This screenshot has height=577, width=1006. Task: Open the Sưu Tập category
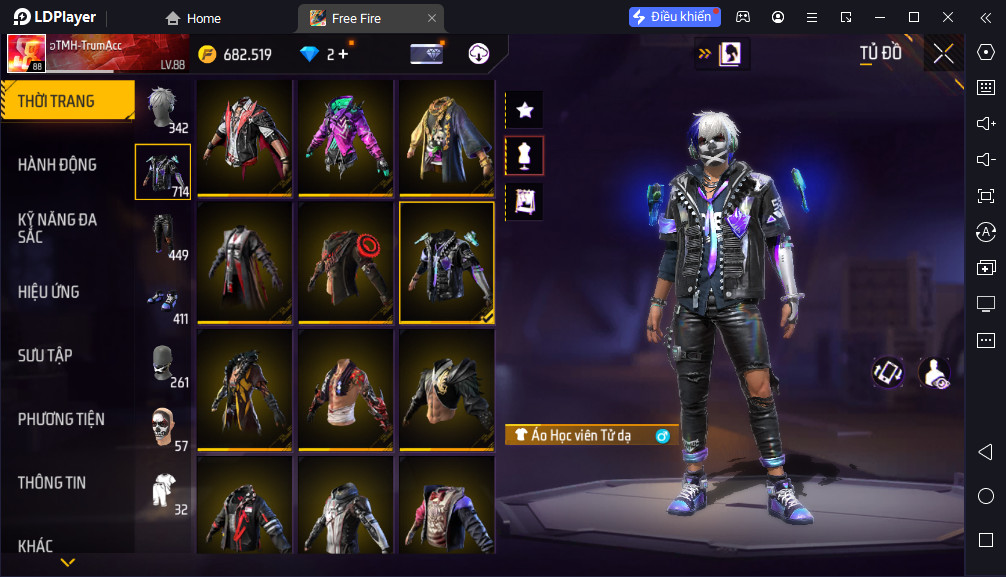(x=45, y=356)
